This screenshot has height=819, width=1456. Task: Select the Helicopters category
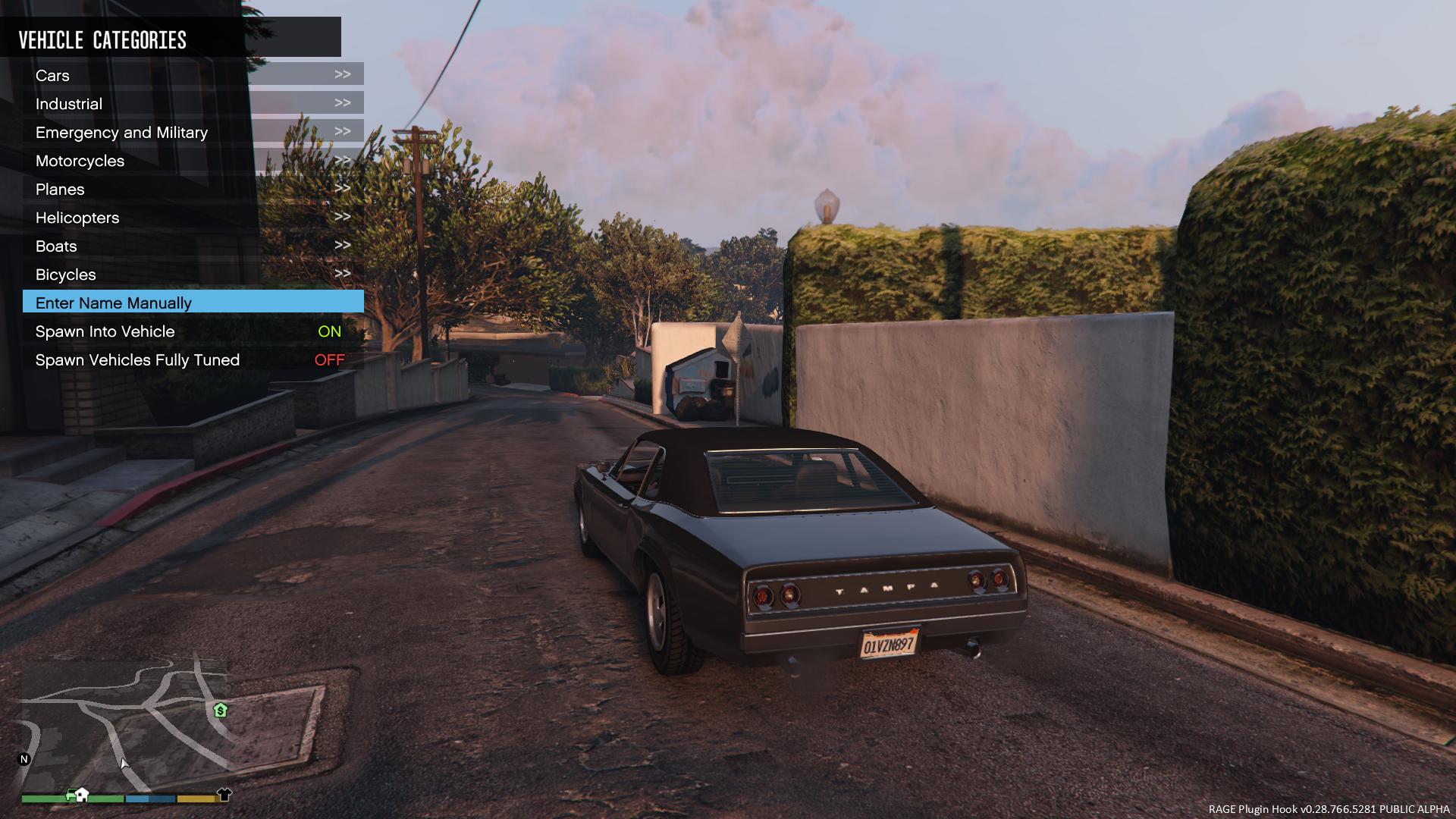193,218
